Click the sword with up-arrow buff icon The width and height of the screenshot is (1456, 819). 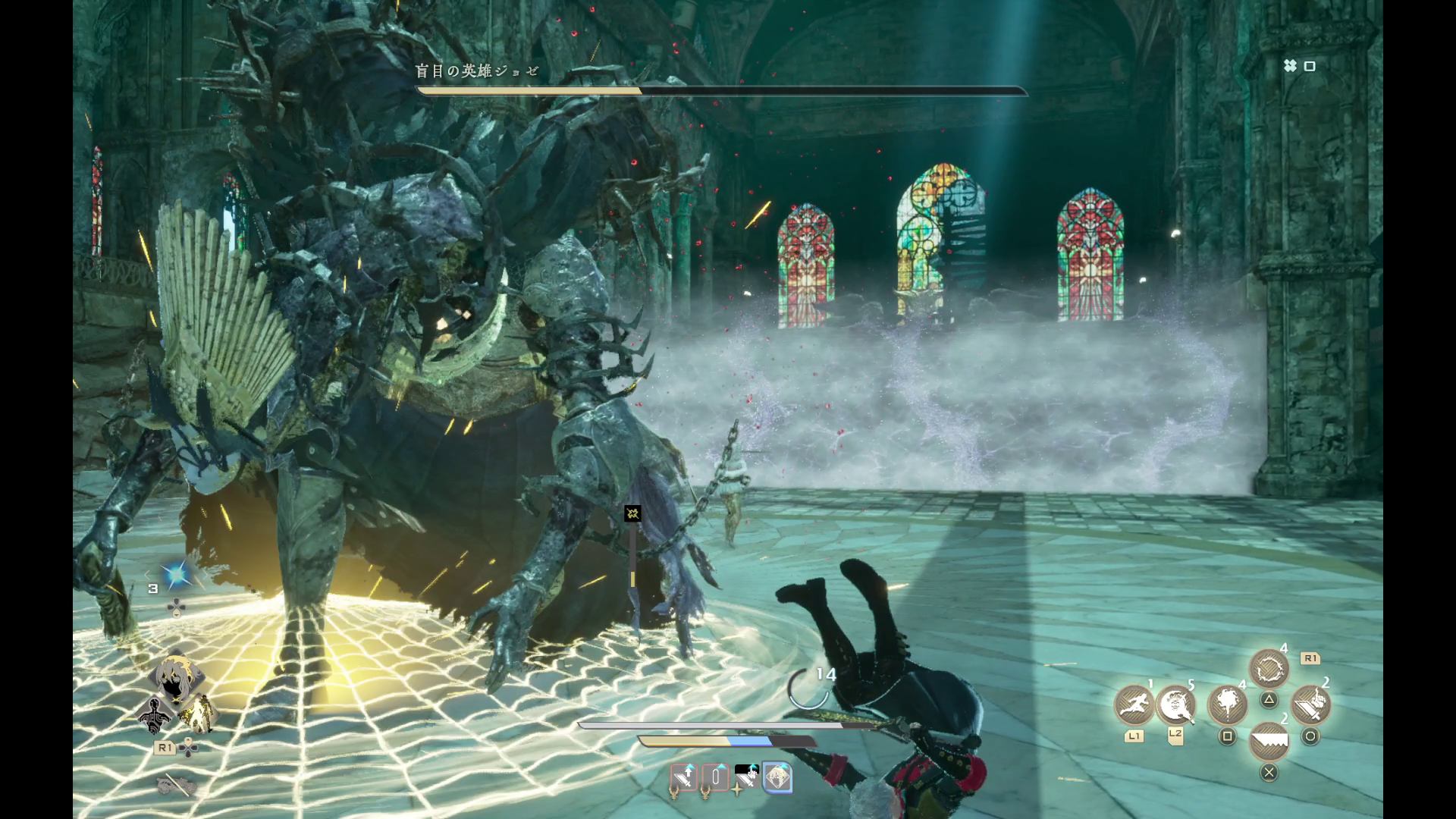pyautogui.click(x=683, y=777)
